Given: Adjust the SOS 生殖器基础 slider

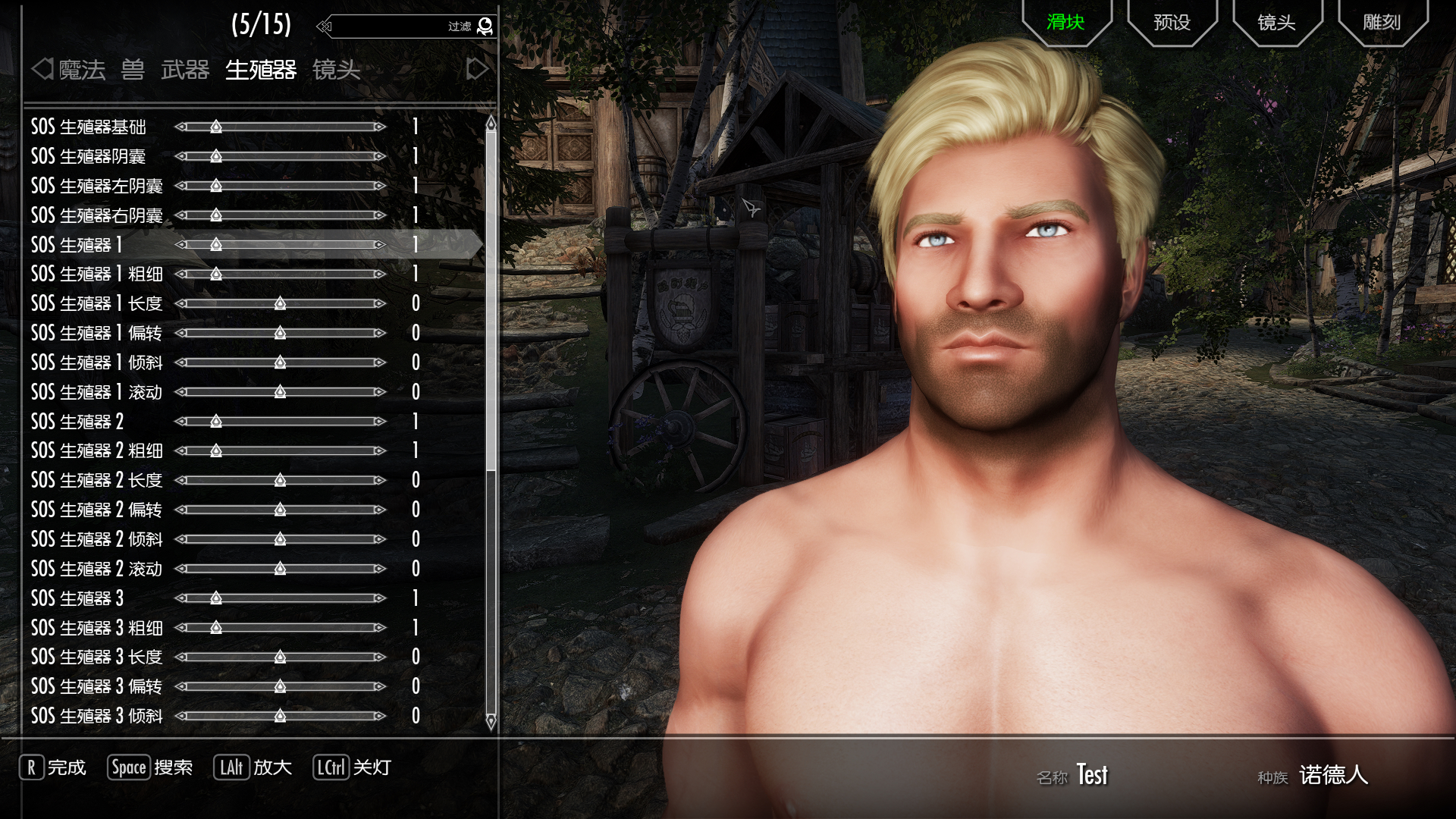Looking at the screenshot, I should click(216, 127).
